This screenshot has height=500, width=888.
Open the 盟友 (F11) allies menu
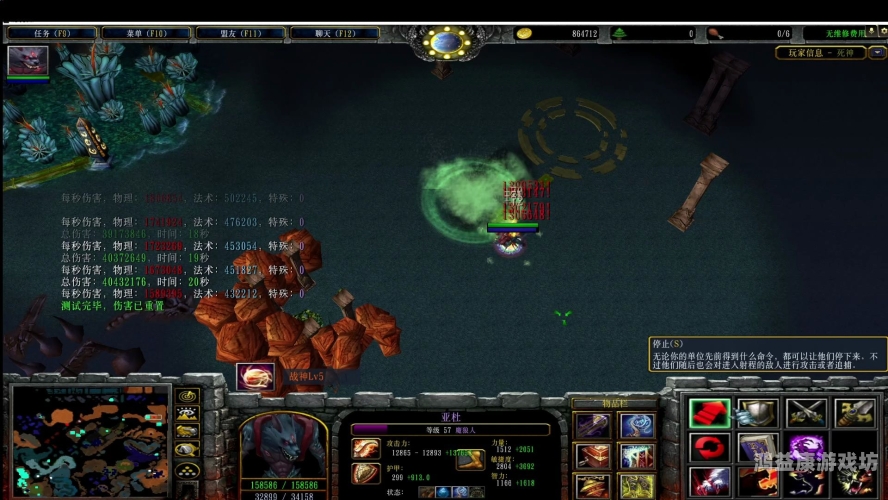(241, 33)
